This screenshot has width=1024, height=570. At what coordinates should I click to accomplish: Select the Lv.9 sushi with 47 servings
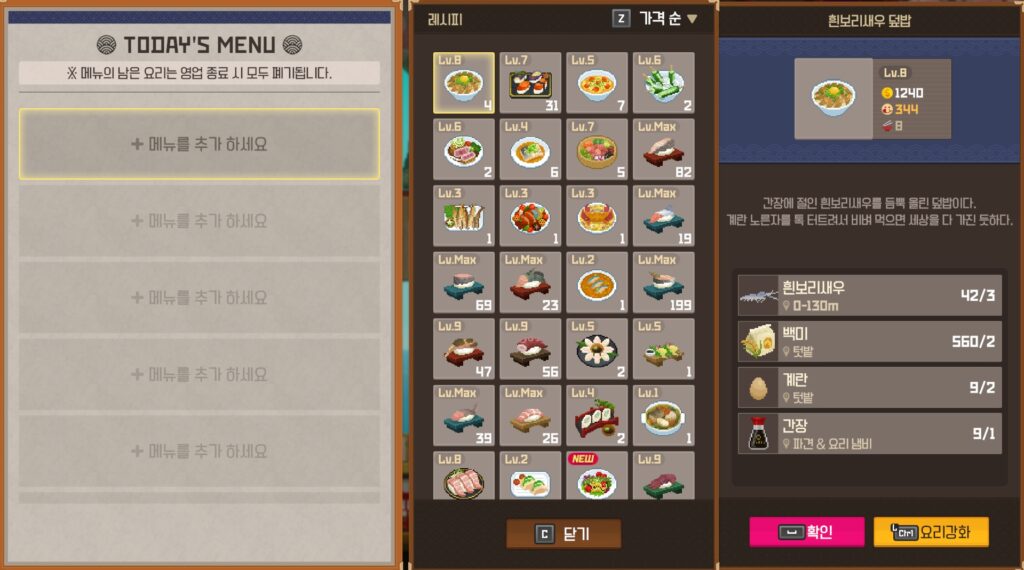464,348
